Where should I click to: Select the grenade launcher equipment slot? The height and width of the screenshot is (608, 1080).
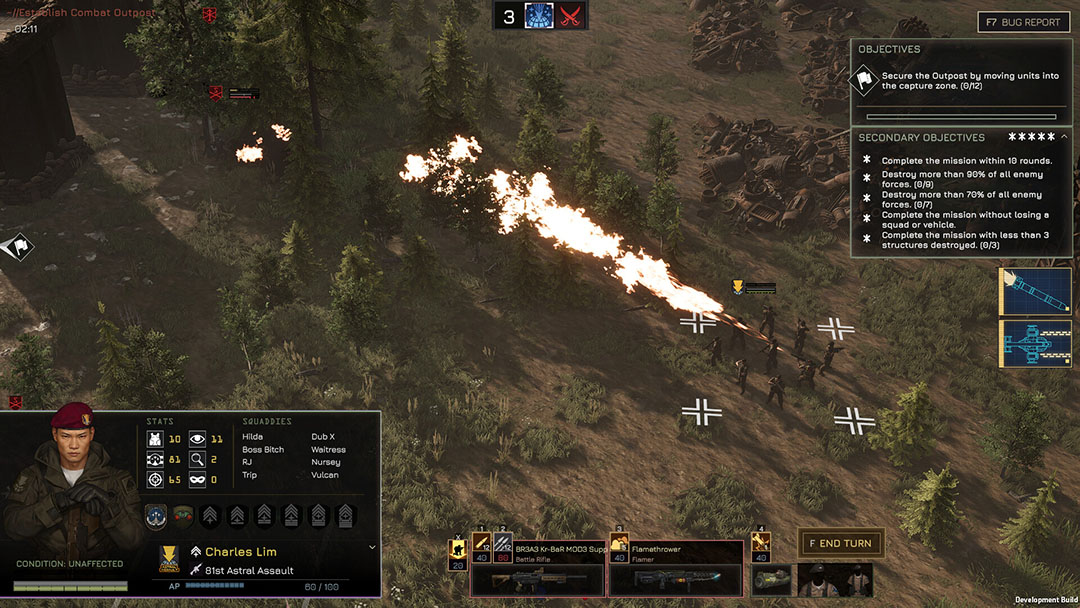[x=770, y=580]
